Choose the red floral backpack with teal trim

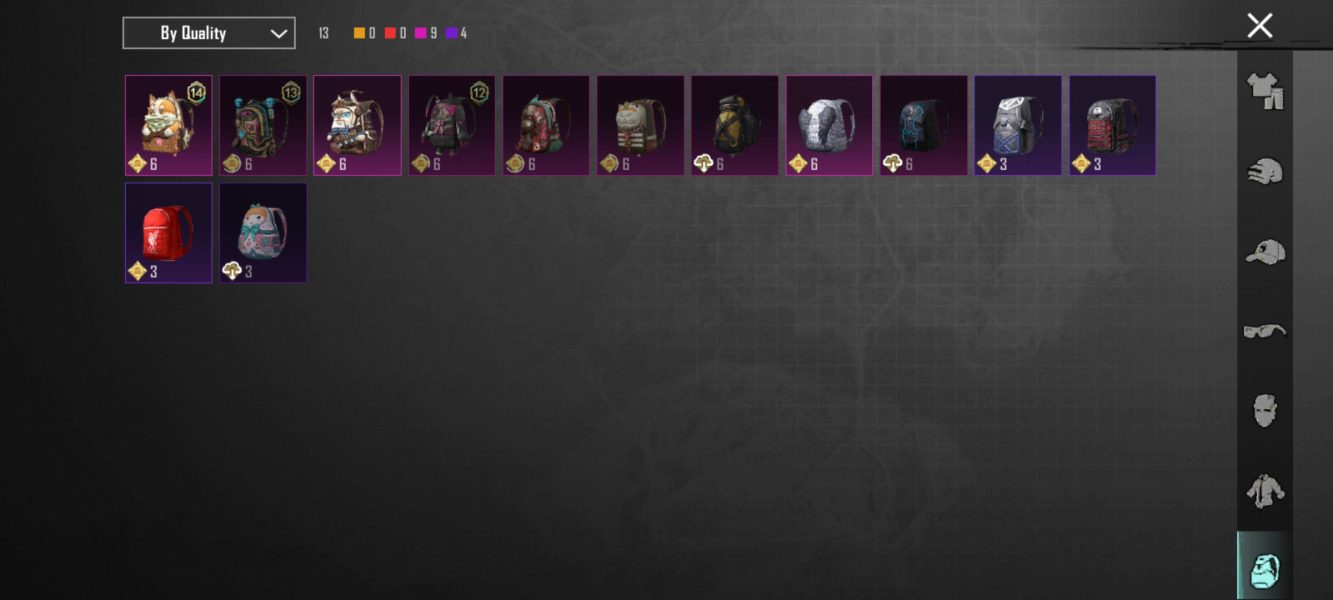point(546,125)
